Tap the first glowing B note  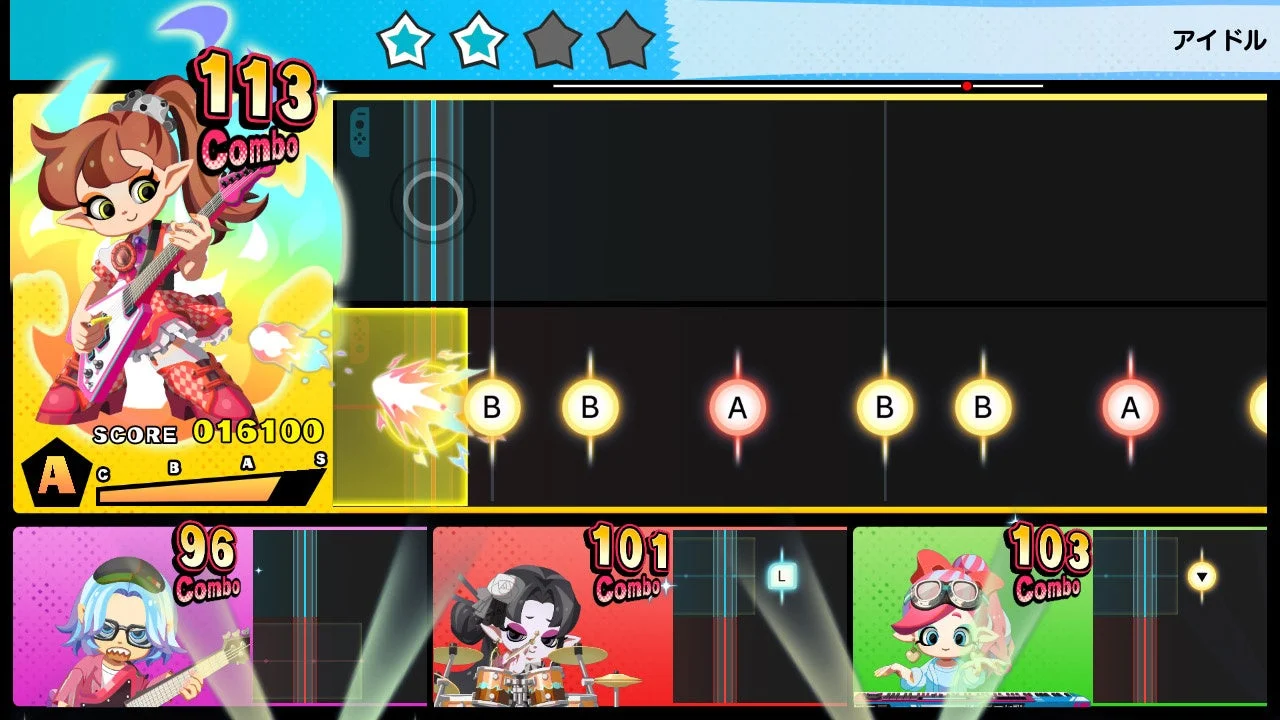(x=494, y=407)
